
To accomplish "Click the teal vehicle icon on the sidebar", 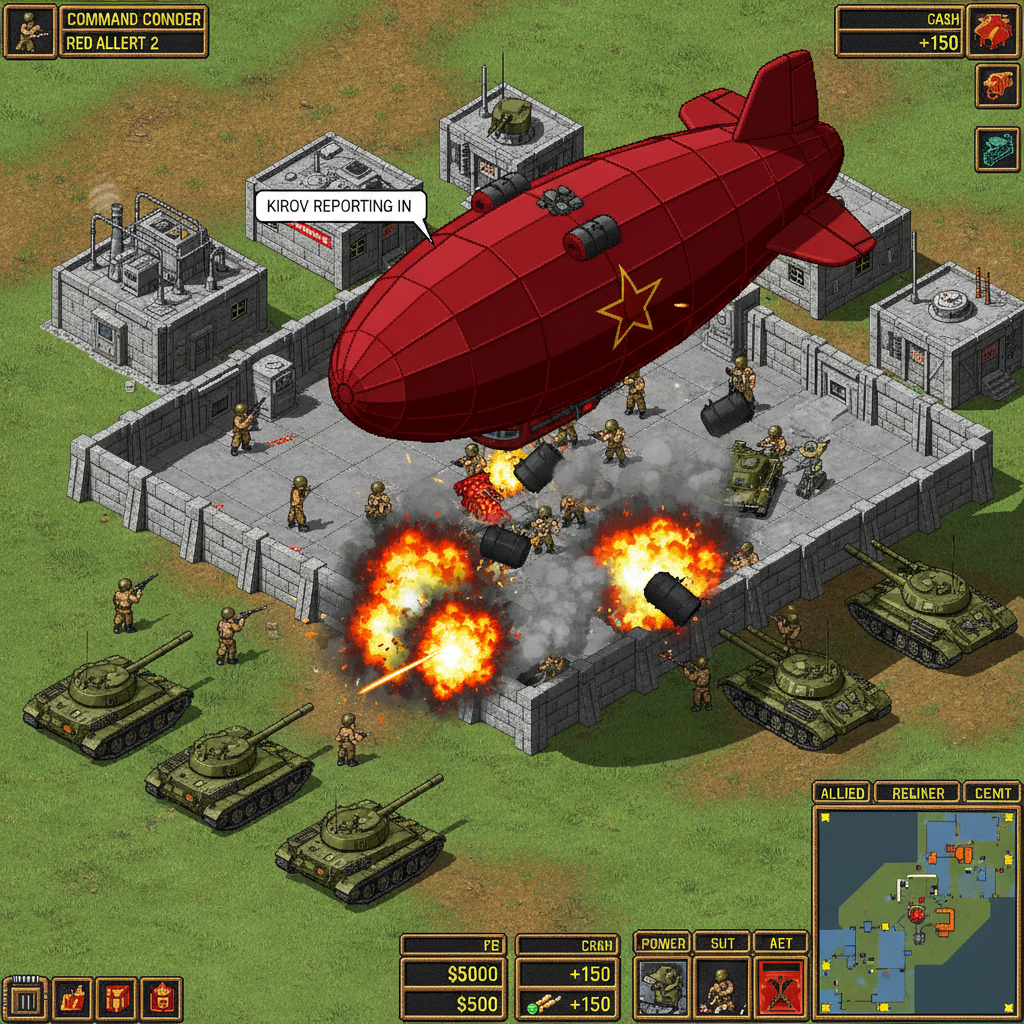I will (997, 149).
